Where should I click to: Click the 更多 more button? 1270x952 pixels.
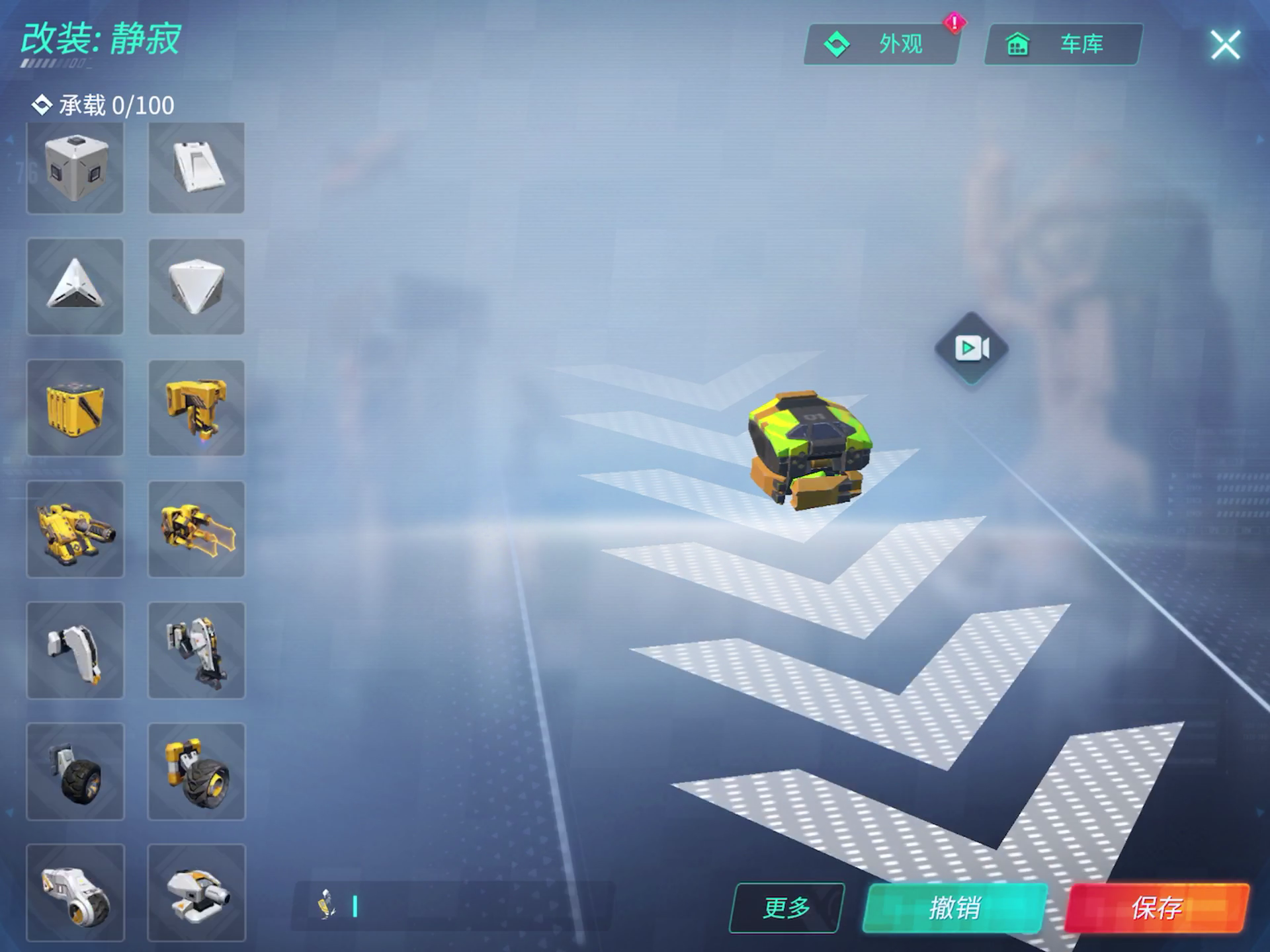click(x=786, y=908)
